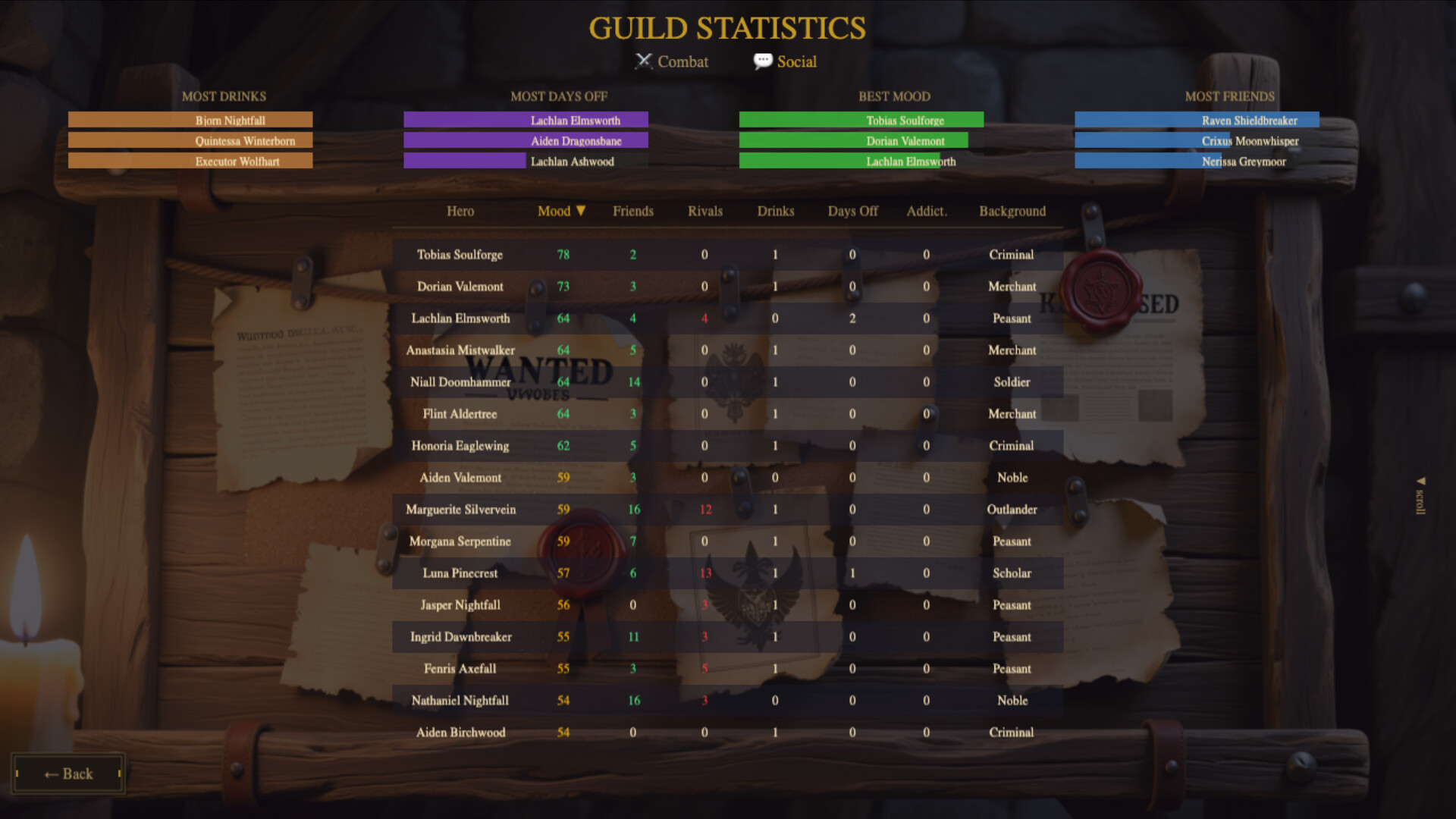Sort heroes by Addict. column

(x=926, y=211)
